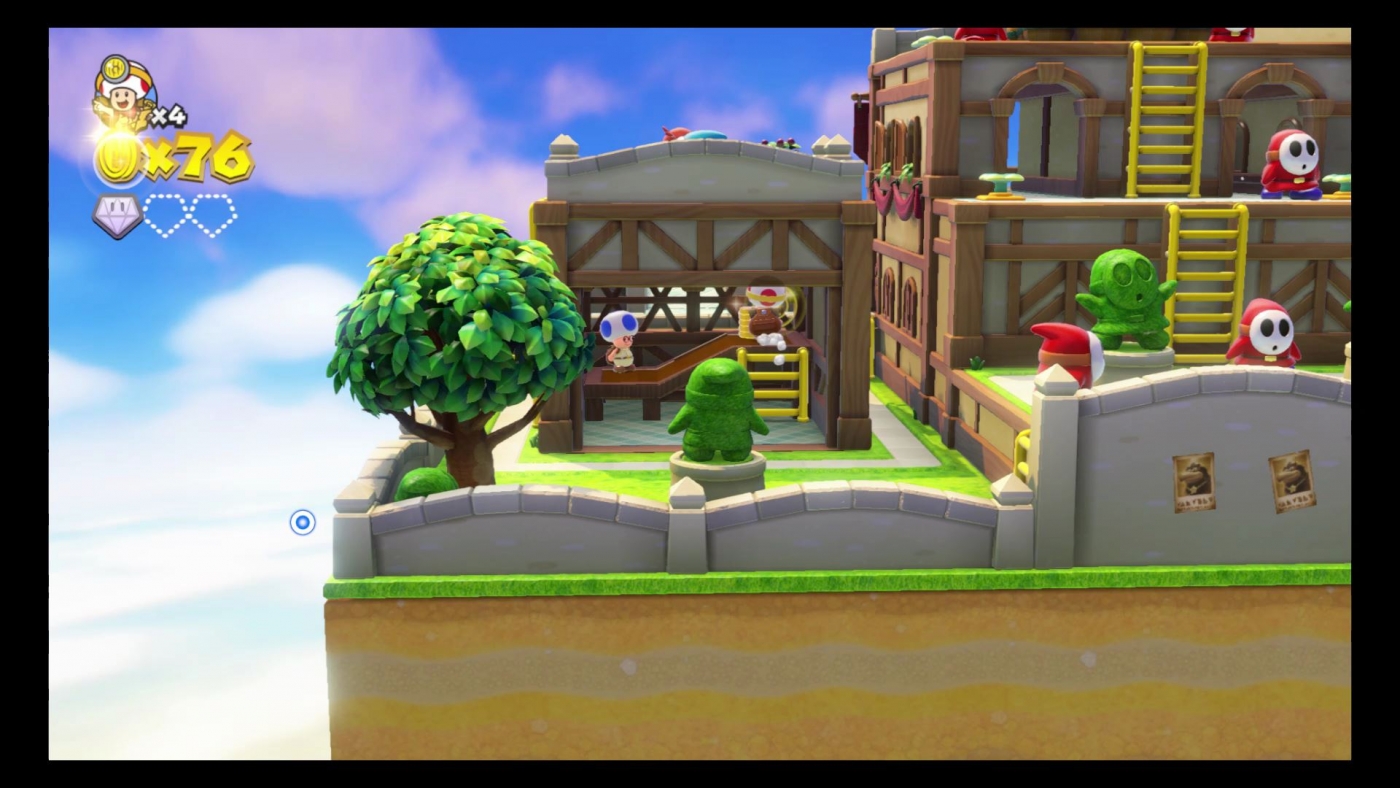Click the green Shy Guy topiary statue
The height and width of the screenshot is (788, 1400).
pyautogui.click(x=1128, y=295)
